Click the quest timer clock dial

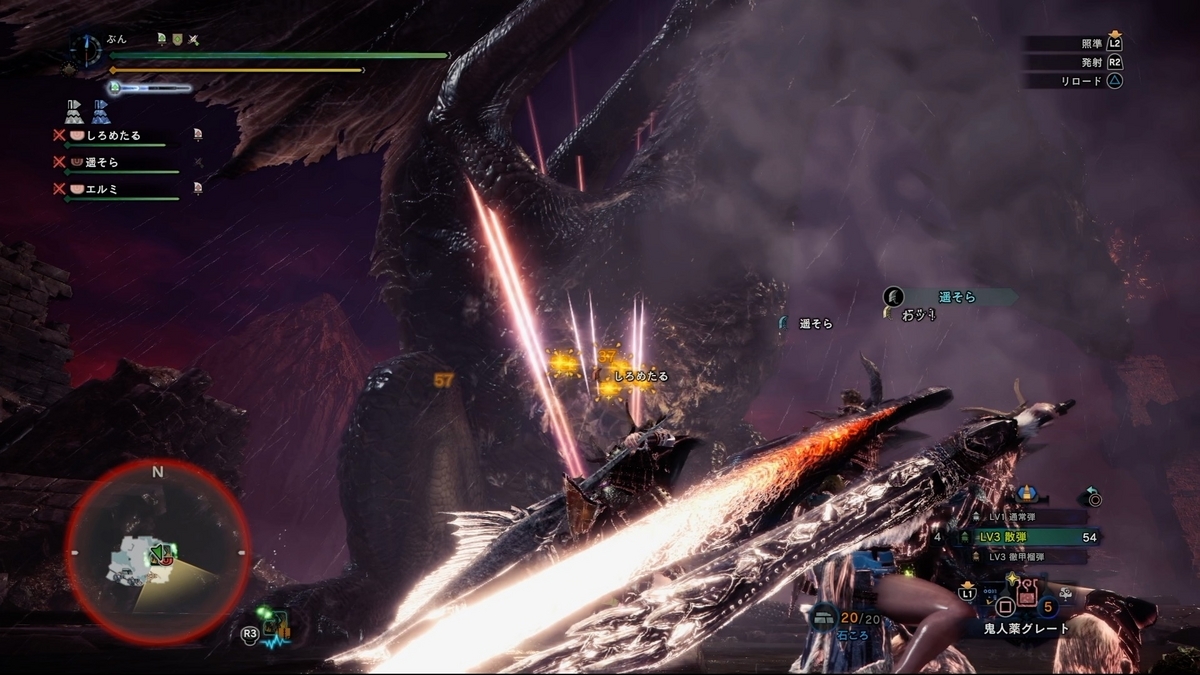pyautogui.click(x=87, y=49)
